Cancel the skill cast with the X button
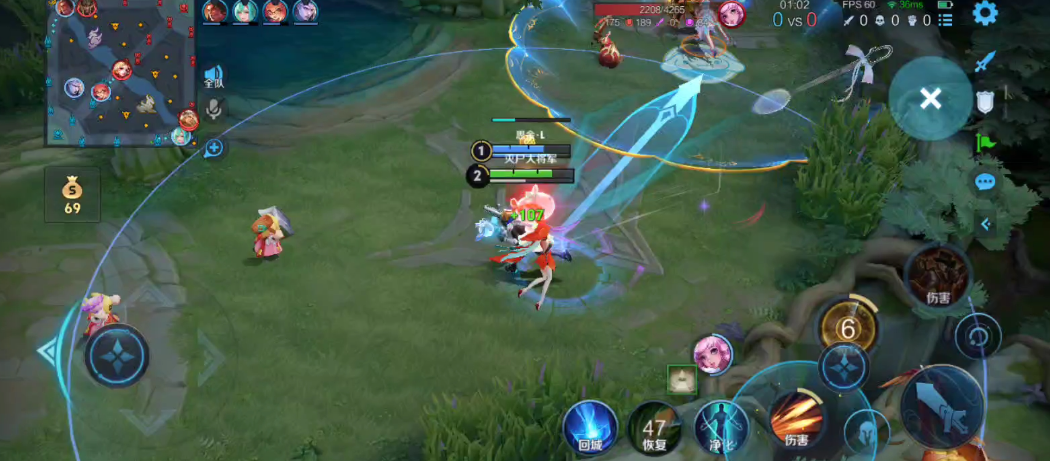The height and width of the screenshot is (461, 1050). [x=930, y=98]
